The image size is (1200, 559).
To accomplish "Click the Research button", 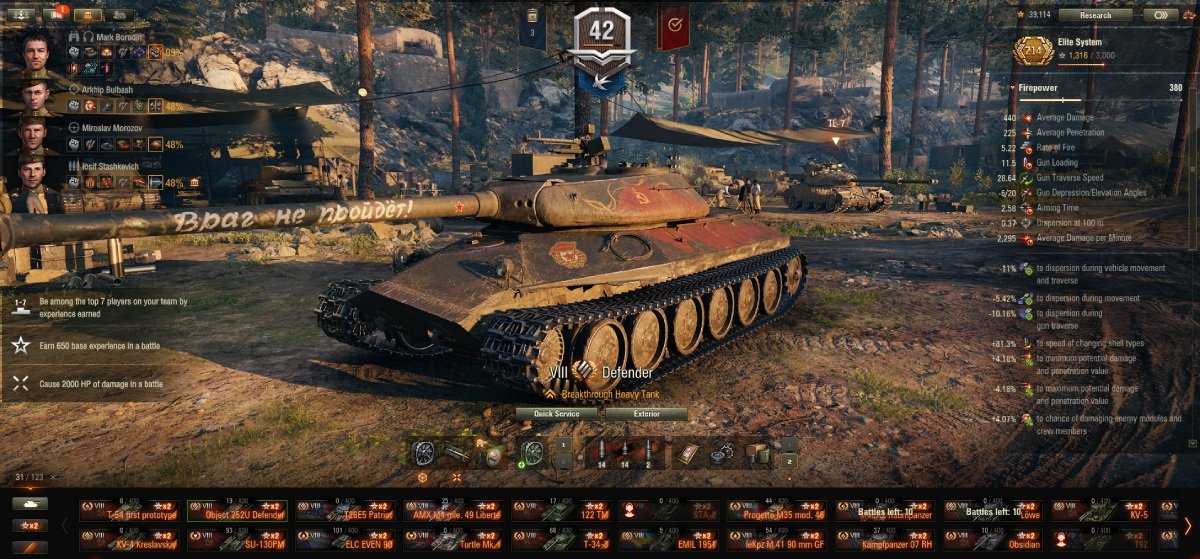I will click(1095, 15).
